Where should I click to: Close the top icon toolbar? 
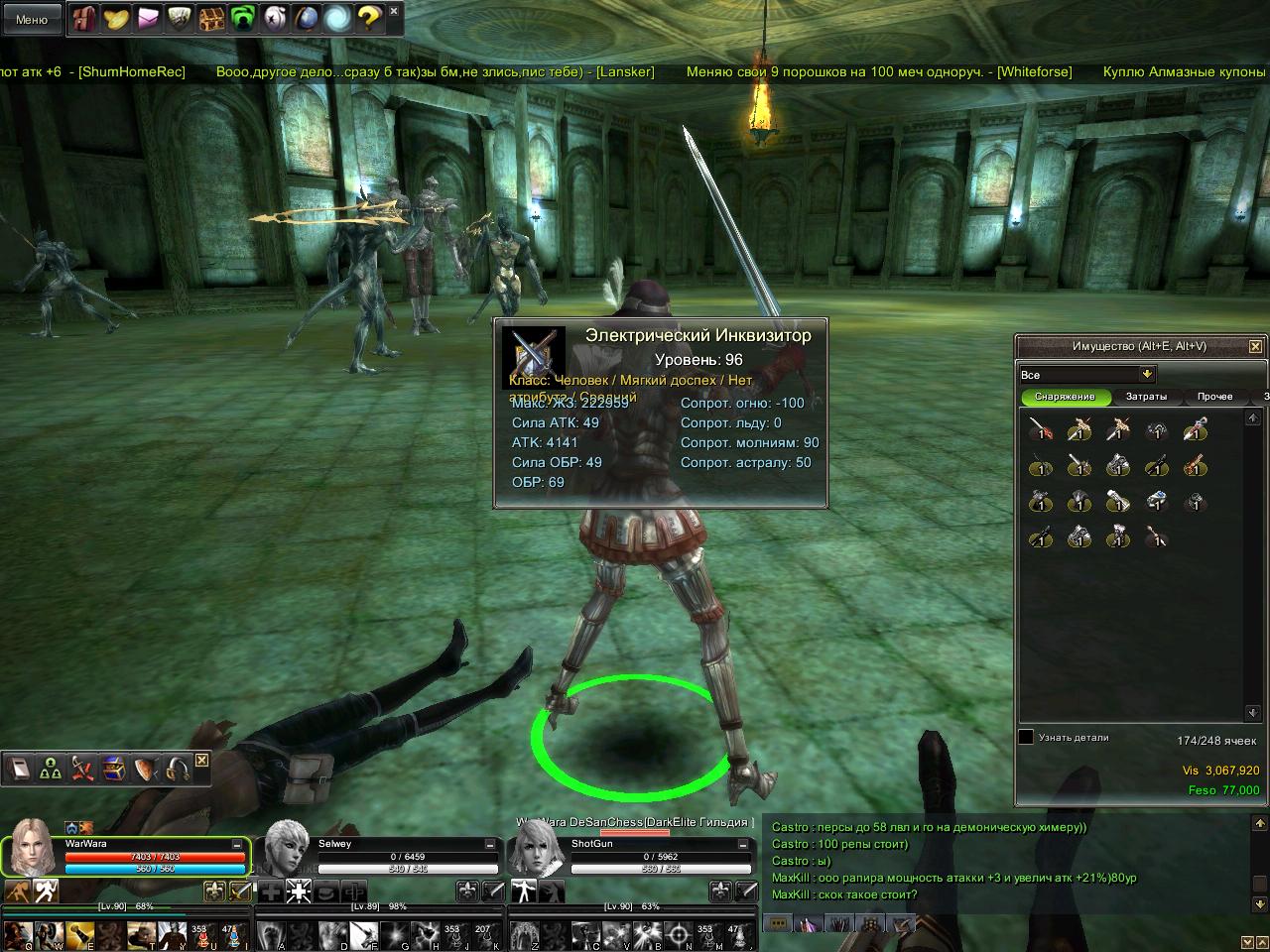point(394,11)
